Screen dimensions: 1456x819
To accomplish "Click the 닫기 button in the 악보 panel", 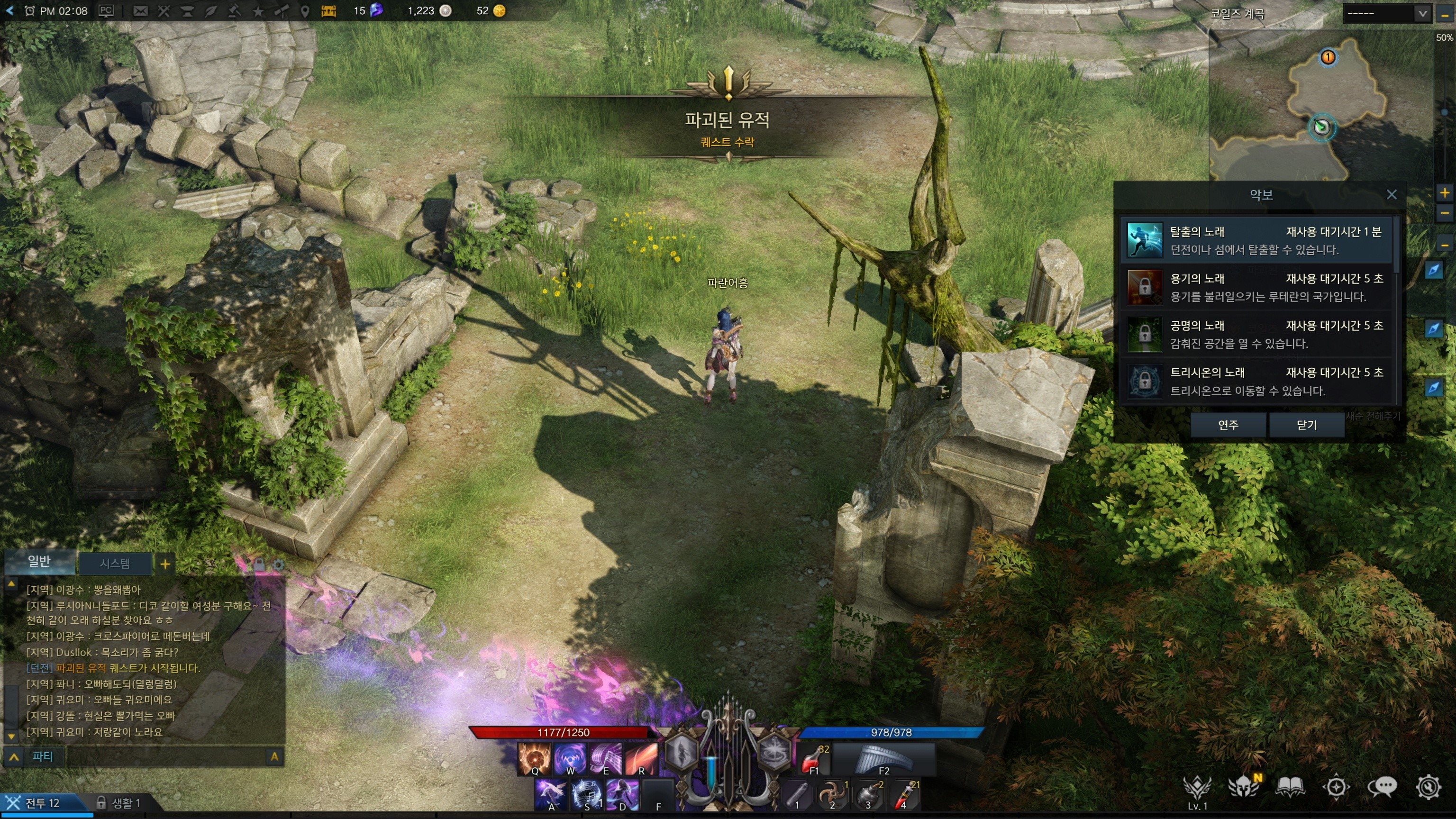I will click(1306, 425).
